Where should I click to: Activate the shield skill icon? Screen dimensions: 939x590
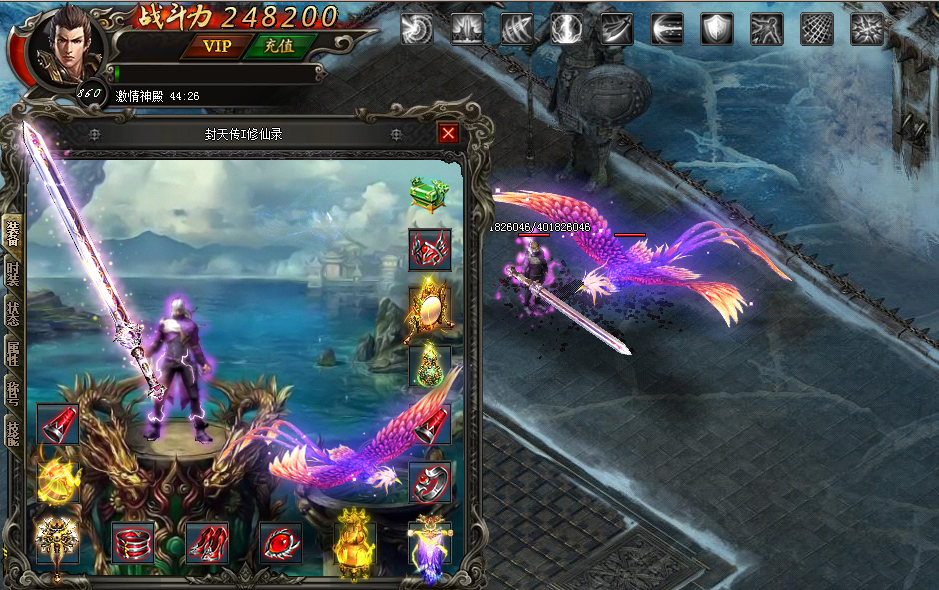(717, 28)
